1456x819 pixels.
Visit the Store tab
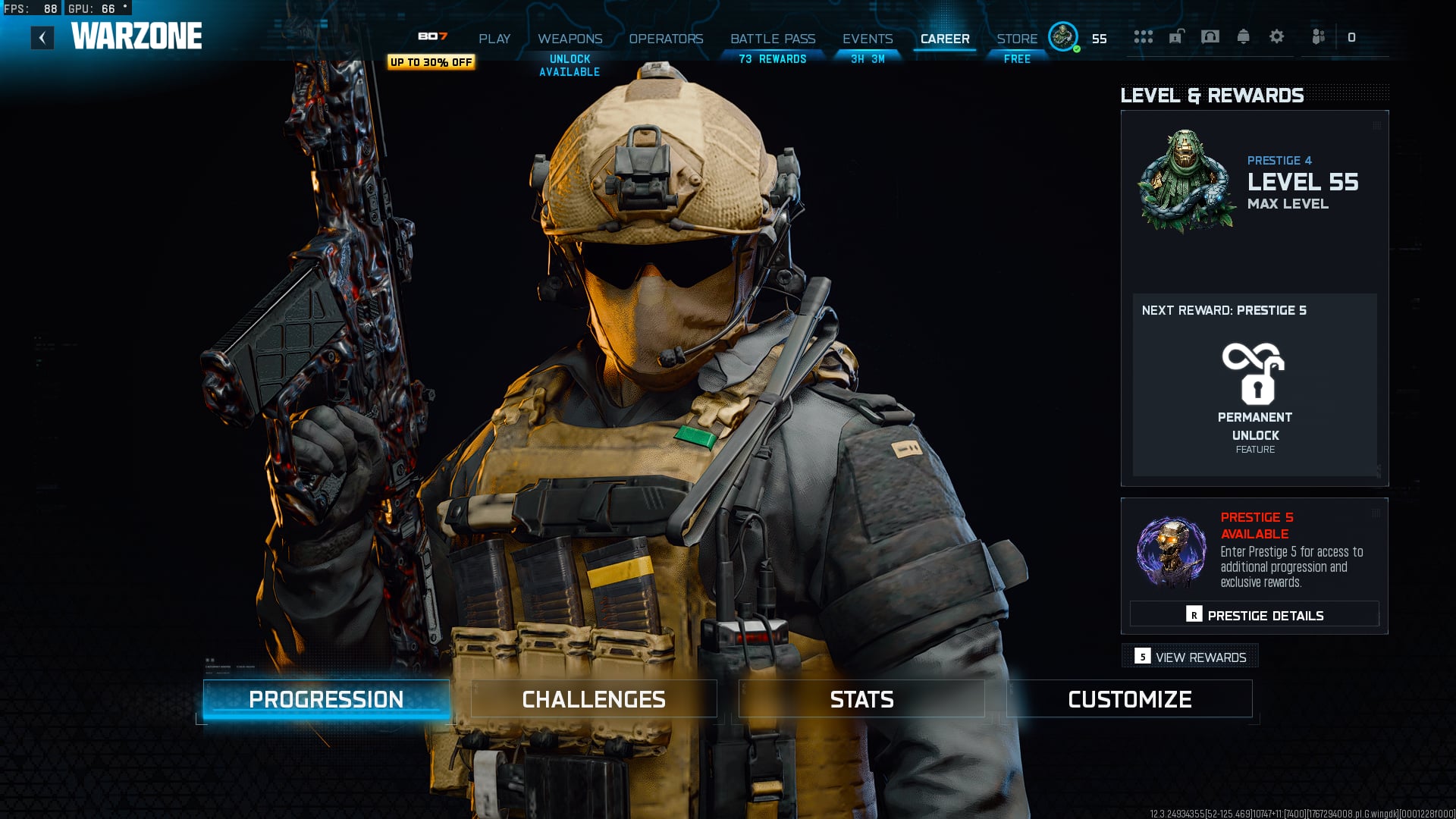pyautogui.click(x=1017, y=39)
